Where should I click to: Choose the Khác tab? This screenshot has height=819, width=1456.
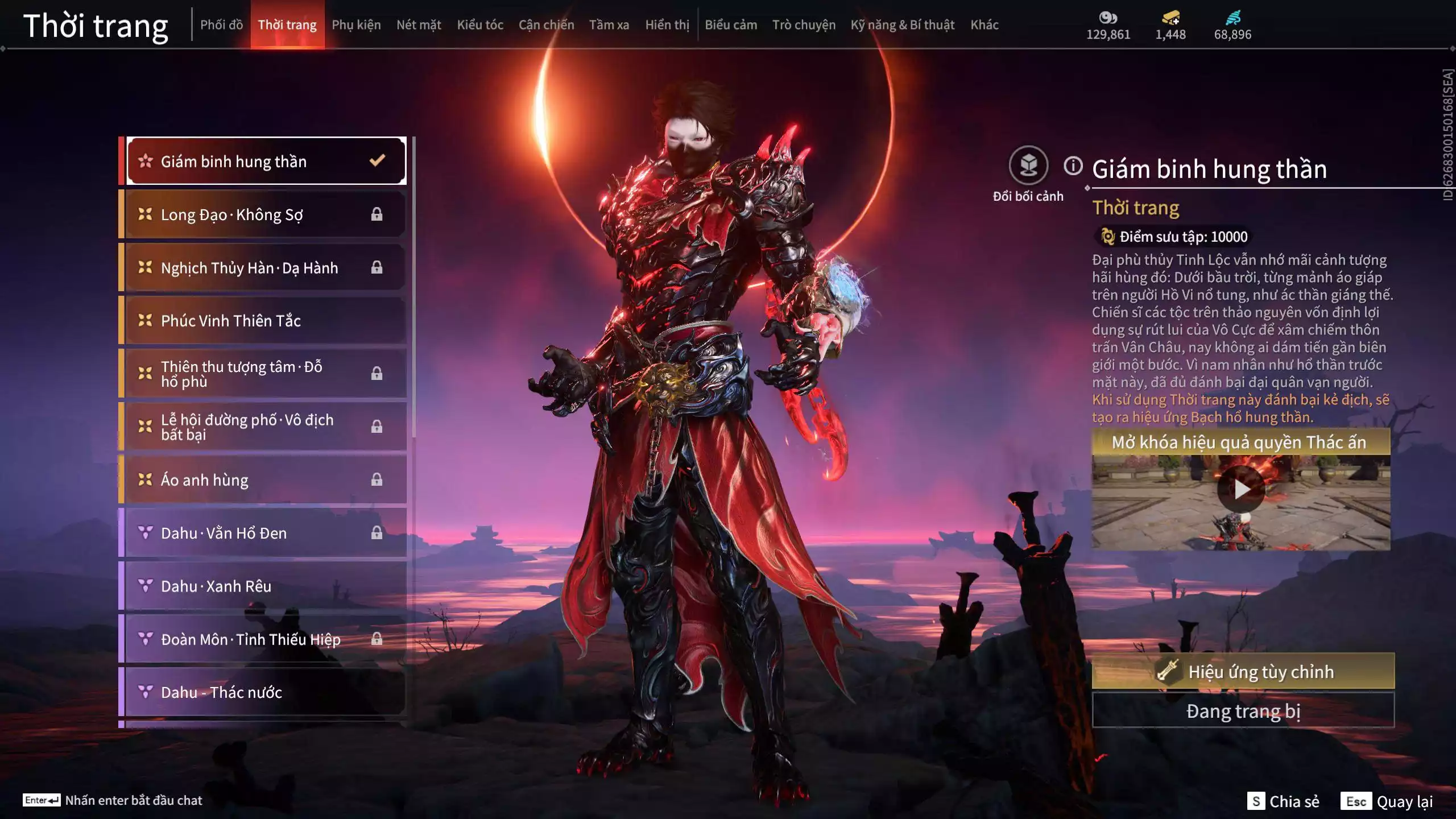pyautogui.click(x=985, y=25)
